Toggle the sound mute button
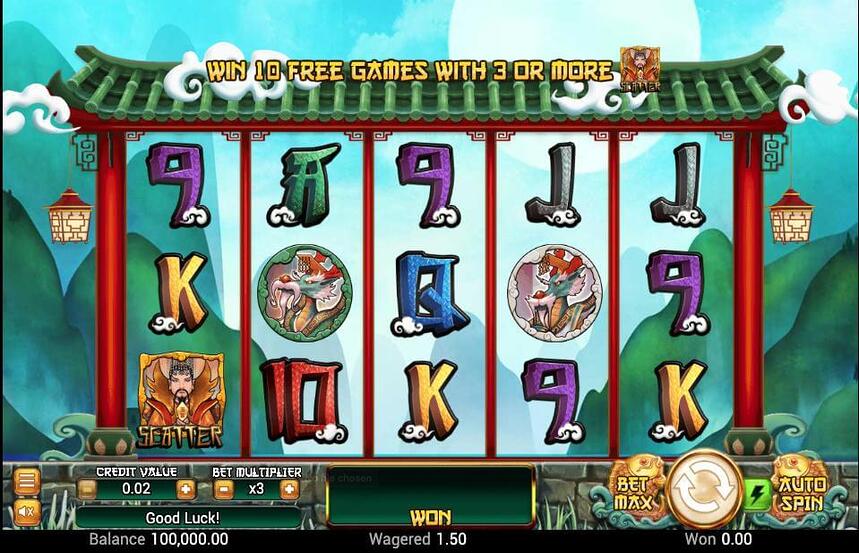859x553 pixels. (x=27, y=512)
